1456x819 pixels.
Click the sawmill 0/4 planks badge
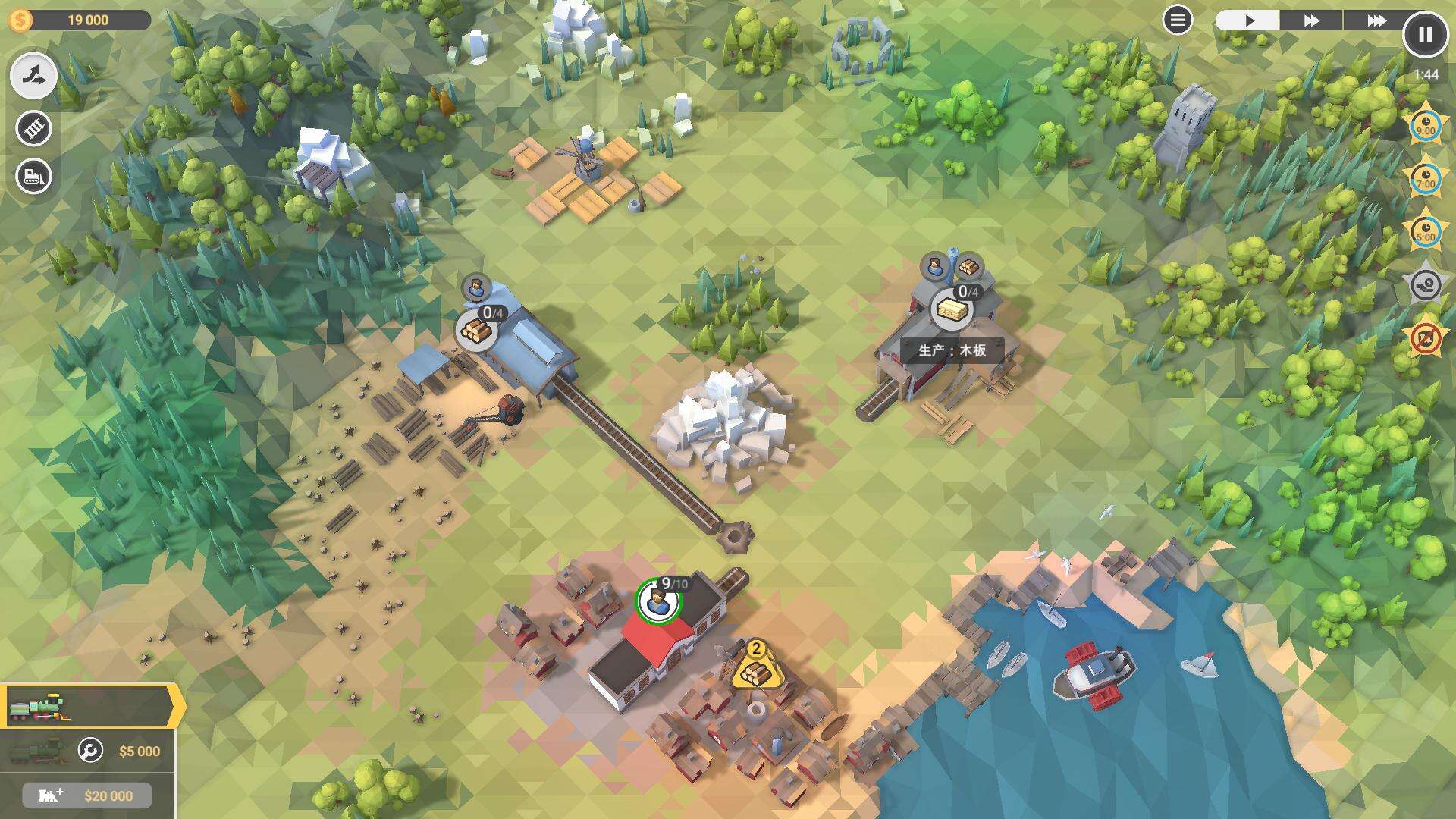tap(951, 308)
